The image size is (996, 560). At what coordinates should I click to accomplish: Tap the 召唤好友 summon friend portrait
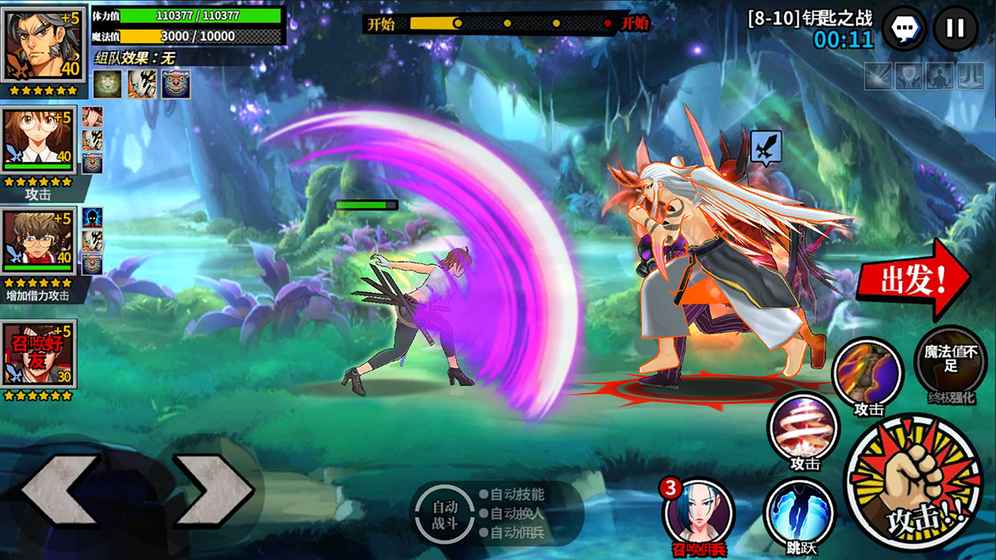[x=38, y=353]
